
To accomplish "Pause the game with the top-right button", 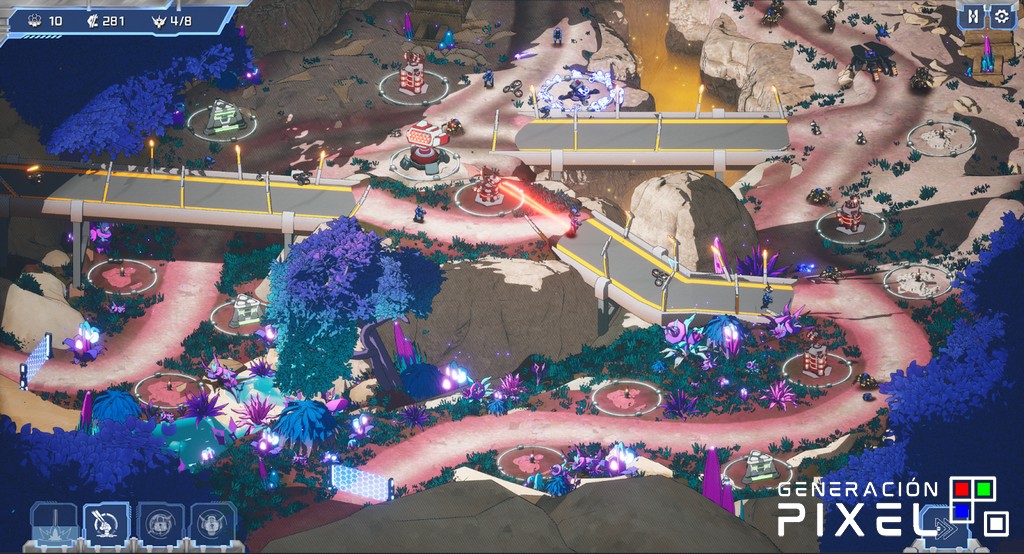I will click(972, 16).
